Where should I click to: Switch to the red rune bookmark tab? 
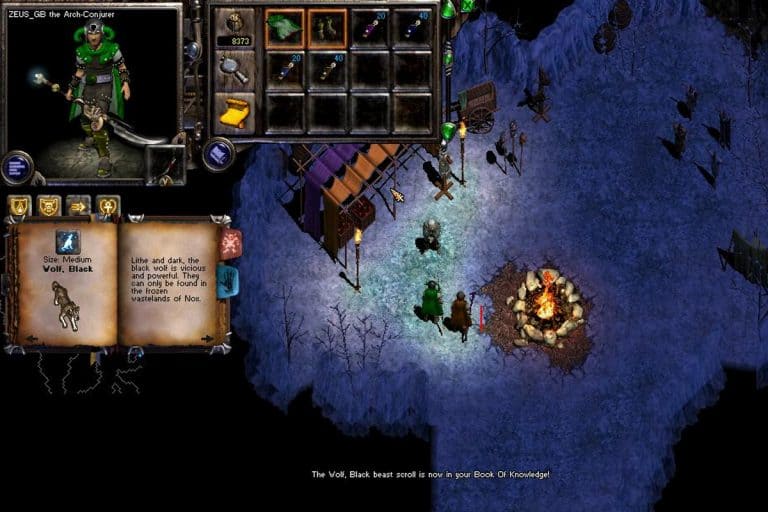230,243
